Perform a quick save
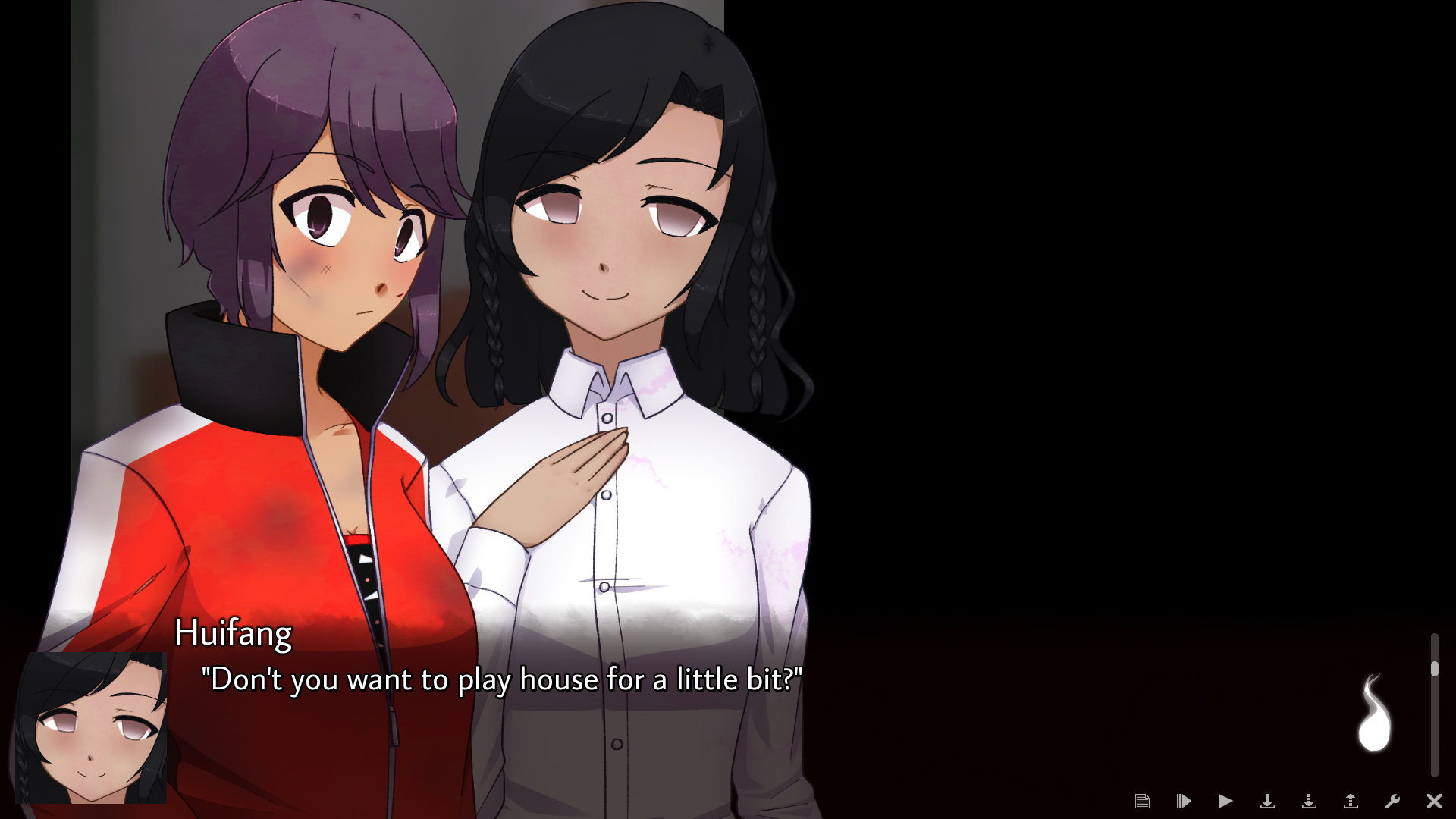The height and width of the screenshot is (819, 1456). (x=1310, y=801)
